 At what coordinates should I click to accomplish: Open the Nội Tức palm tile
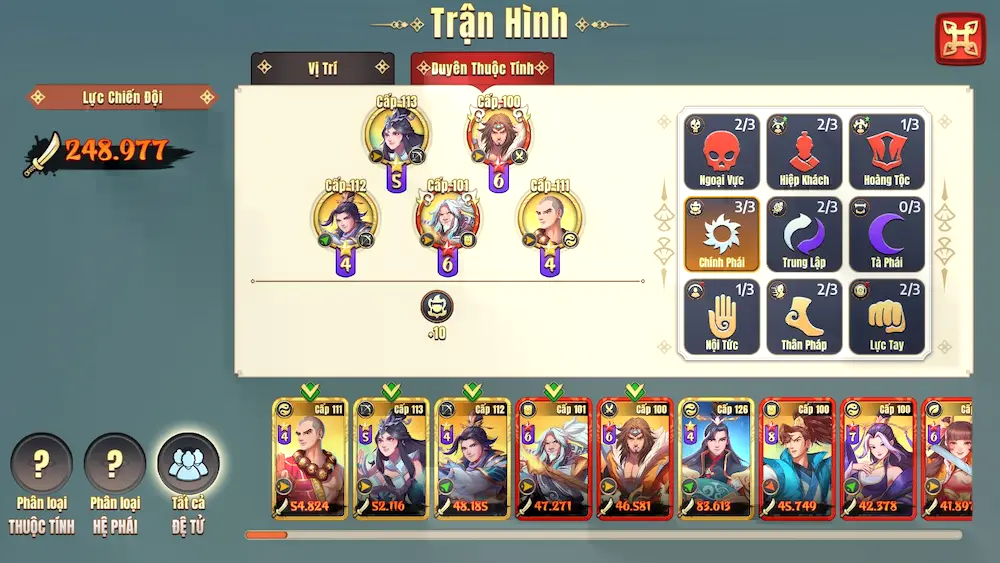722,317
